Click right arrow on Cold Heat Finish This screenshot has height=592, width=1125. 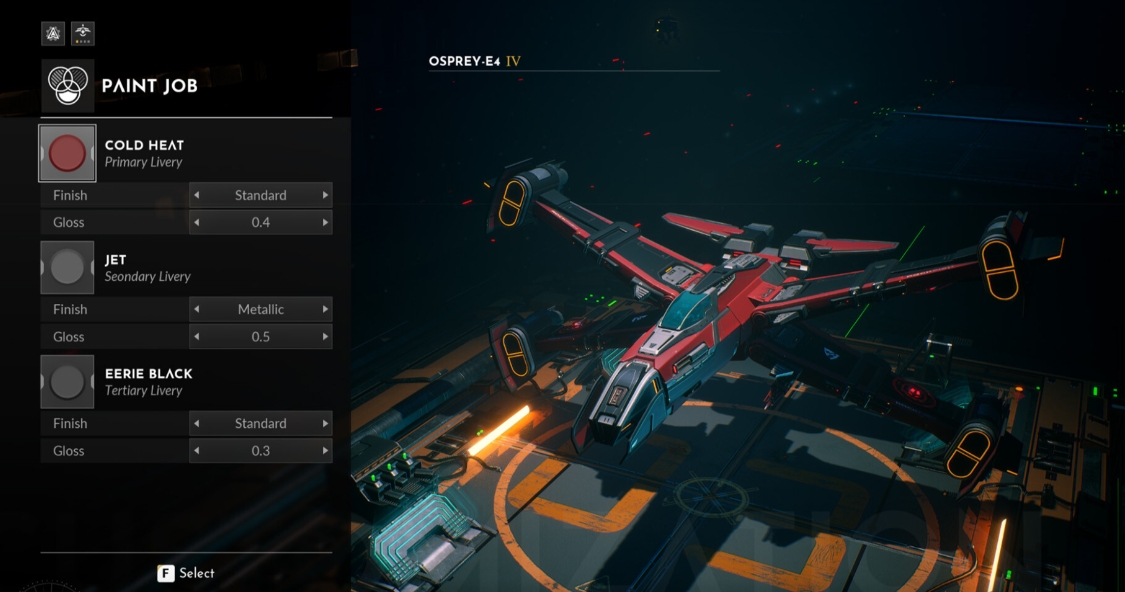325,195
